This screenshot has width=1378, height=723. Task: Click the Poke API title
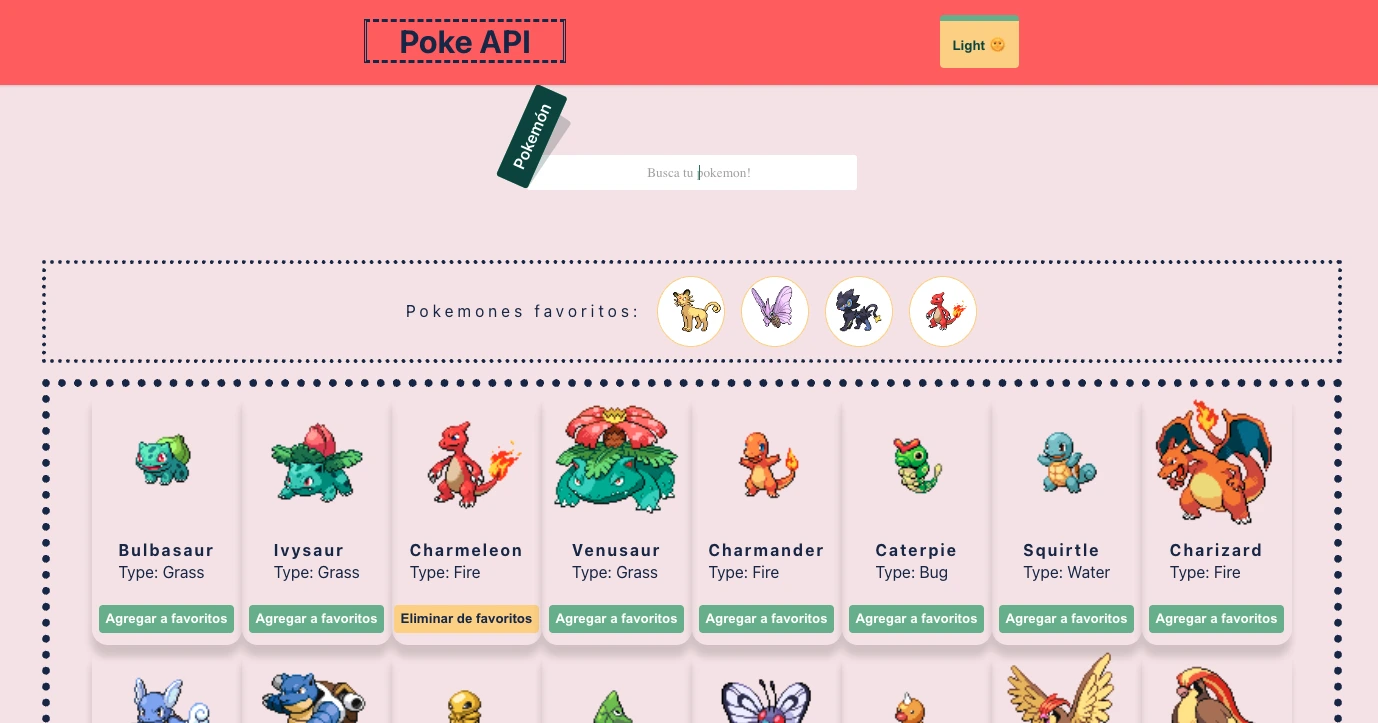[x=464, y=41]
